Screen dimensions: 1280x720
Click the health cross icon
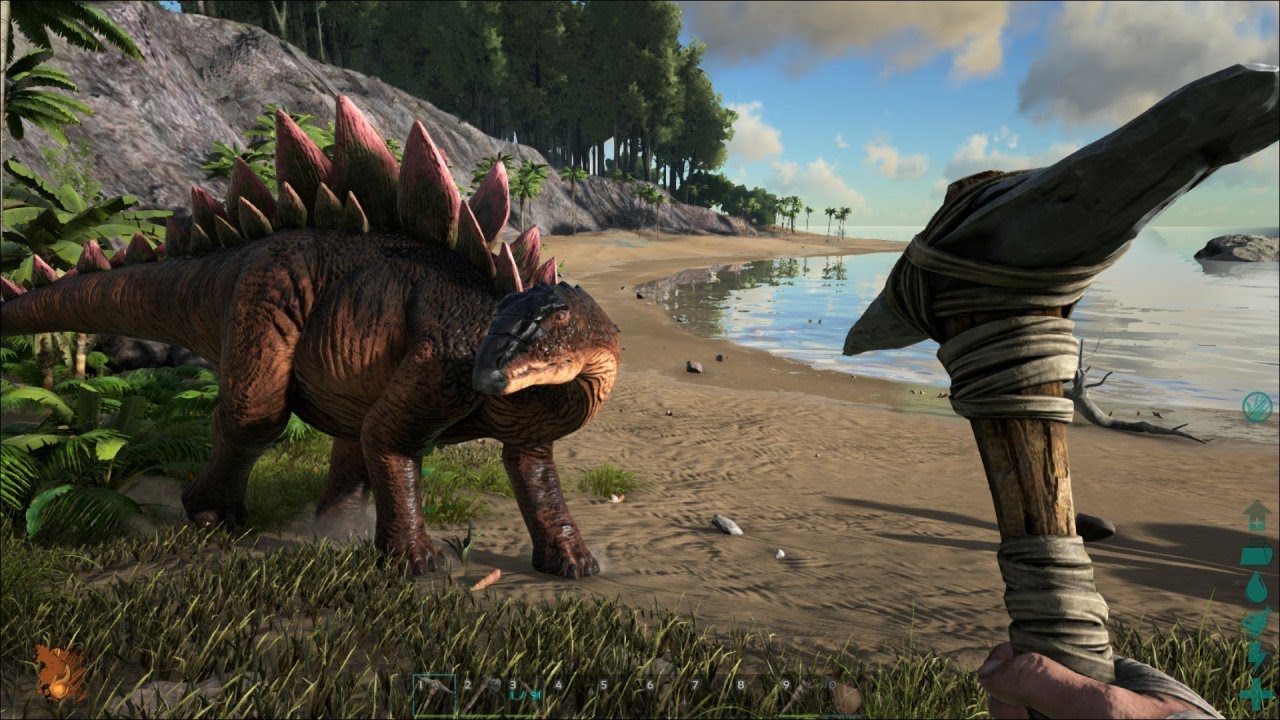(x=1256, y=692)
